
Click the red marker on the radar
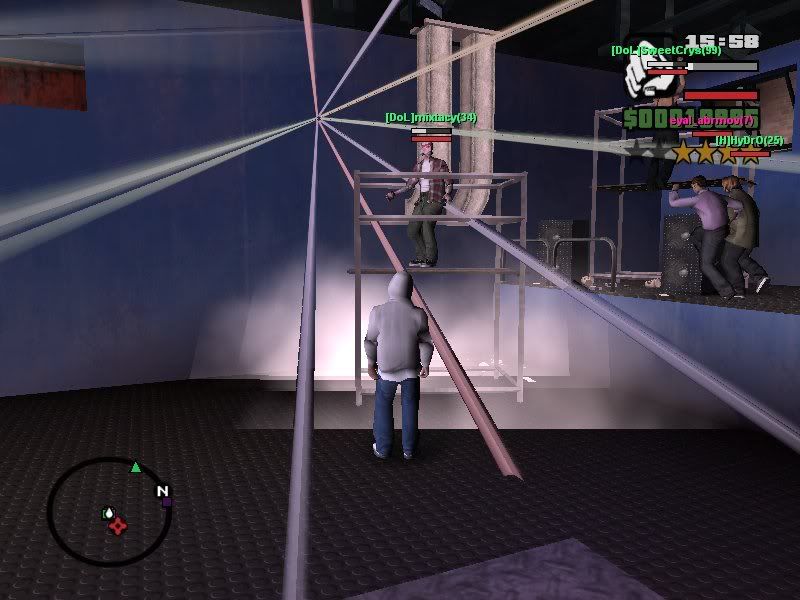(117, 526)
